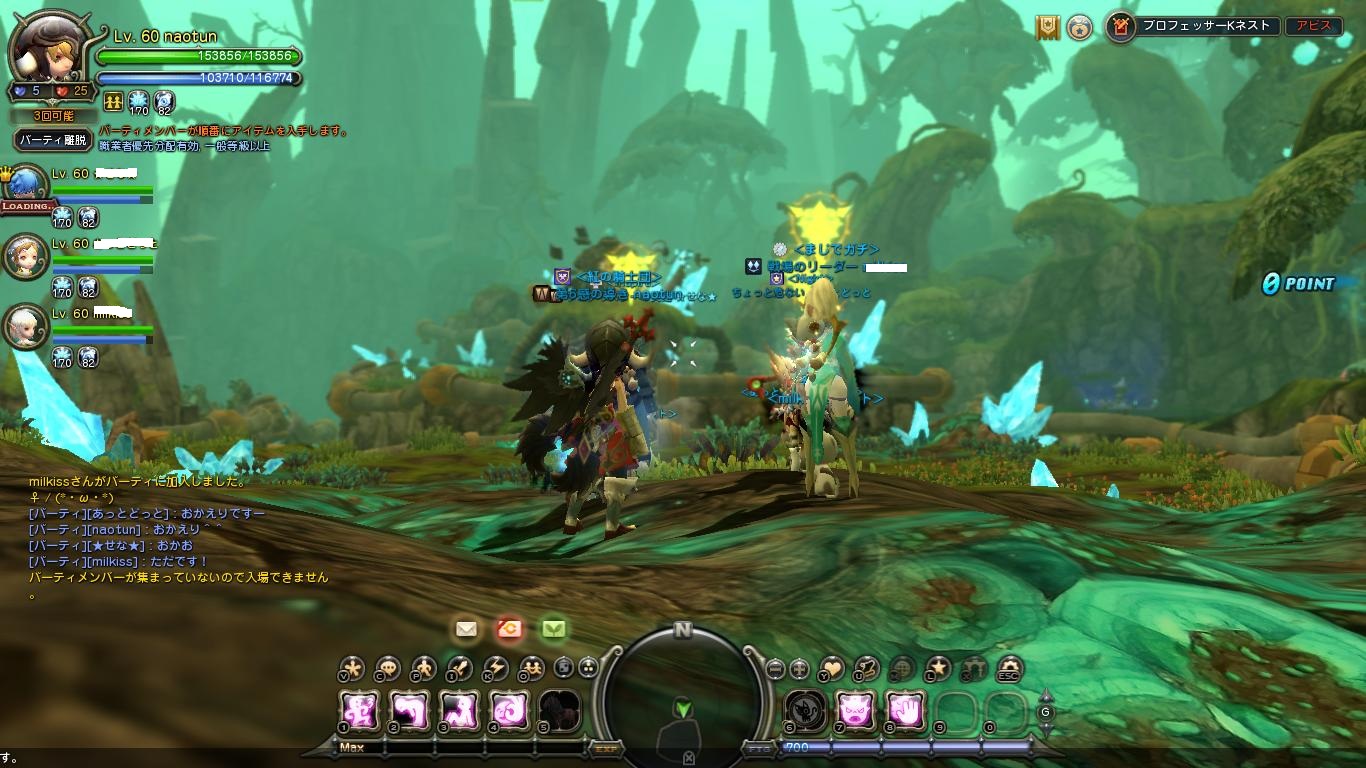
Task: Open the heart icon menu
Action: (832, 668)
